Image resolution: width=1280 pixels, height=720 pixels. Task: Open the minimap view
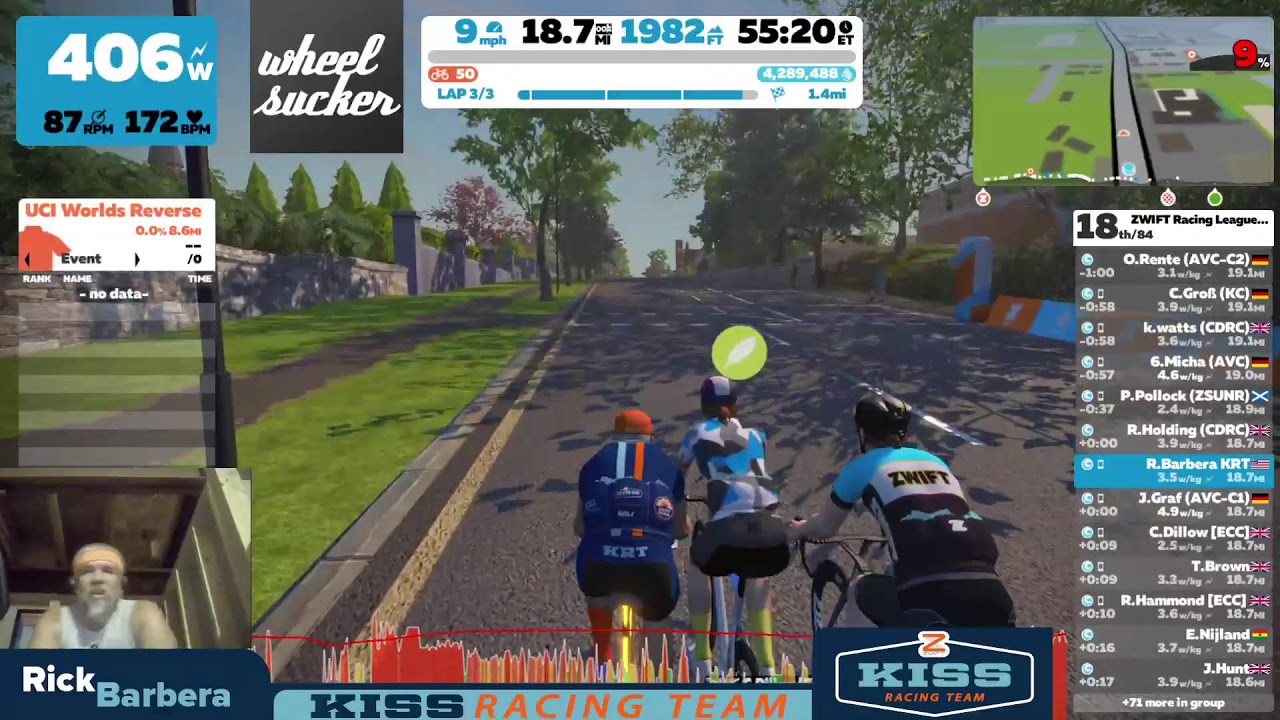click(x=1122, y=100)
